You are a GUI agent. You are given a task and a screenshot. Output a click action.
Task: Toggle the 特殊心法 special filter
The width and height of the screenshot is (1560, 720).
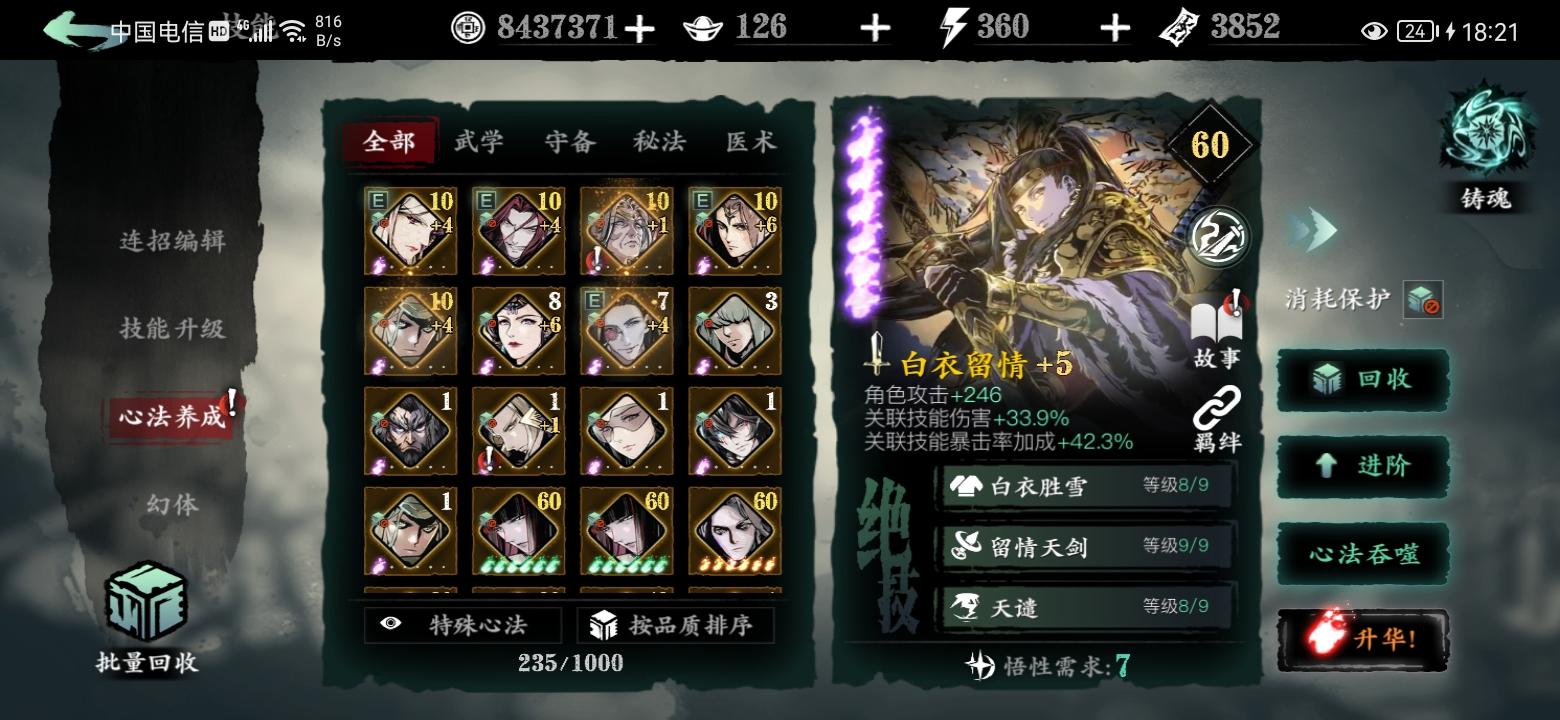[x=460, y=624]
